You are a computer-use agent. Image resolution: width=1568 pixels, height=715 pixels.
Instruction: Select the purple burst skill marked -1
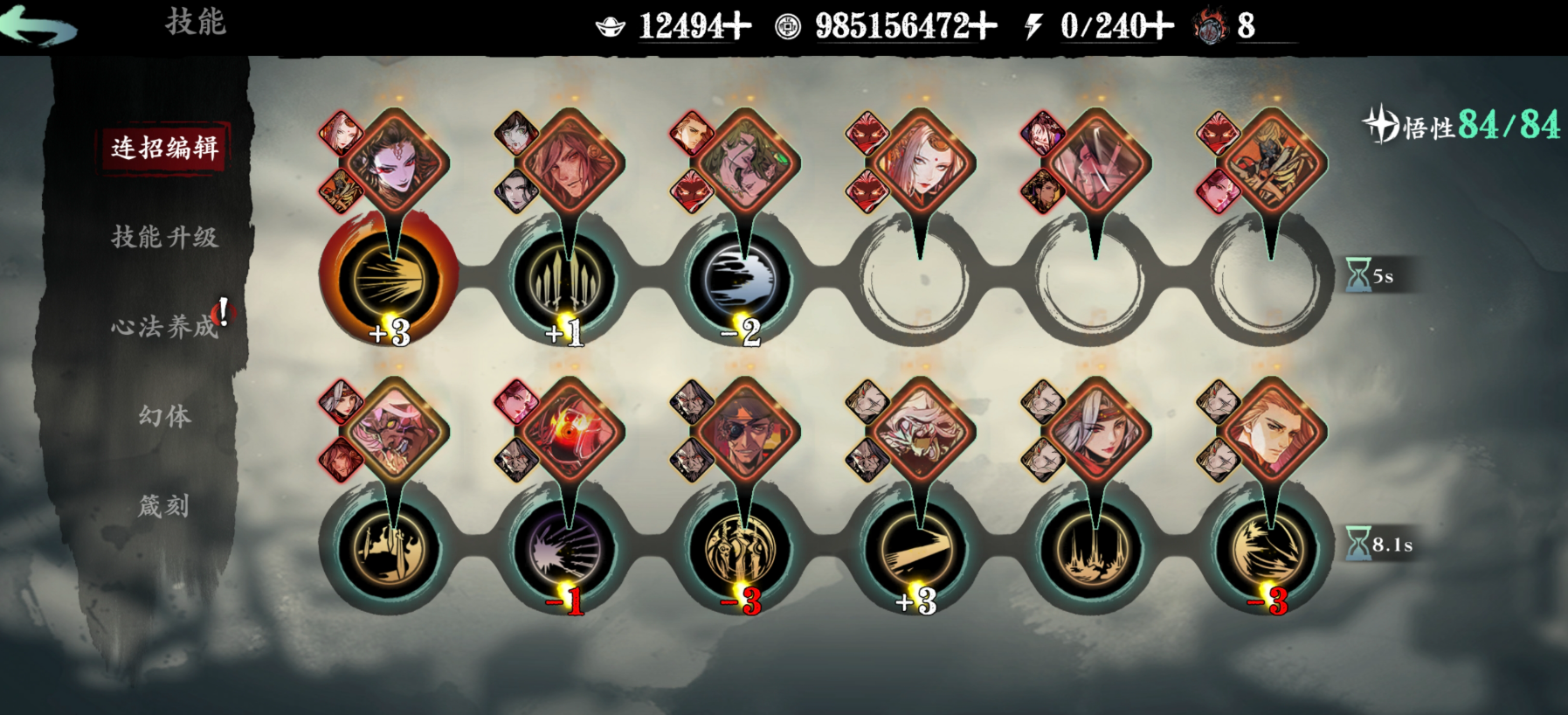pyautogui.click(x=566, y=549)
